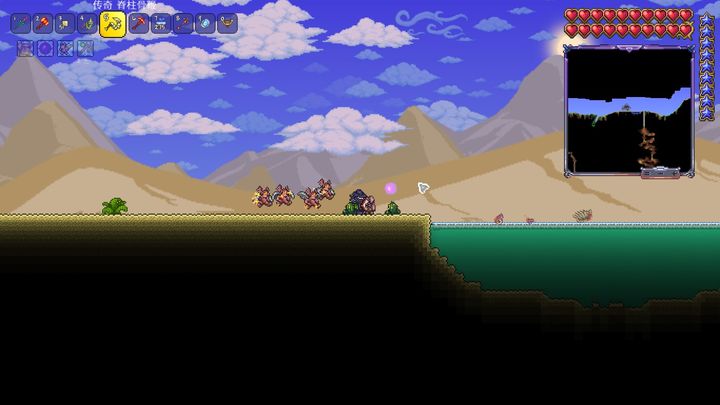Image resolution: width=720 pixels, height=405 pixels.
Task: Select the block stack in hotbar slot 7
Action: (x=160, y=24)
